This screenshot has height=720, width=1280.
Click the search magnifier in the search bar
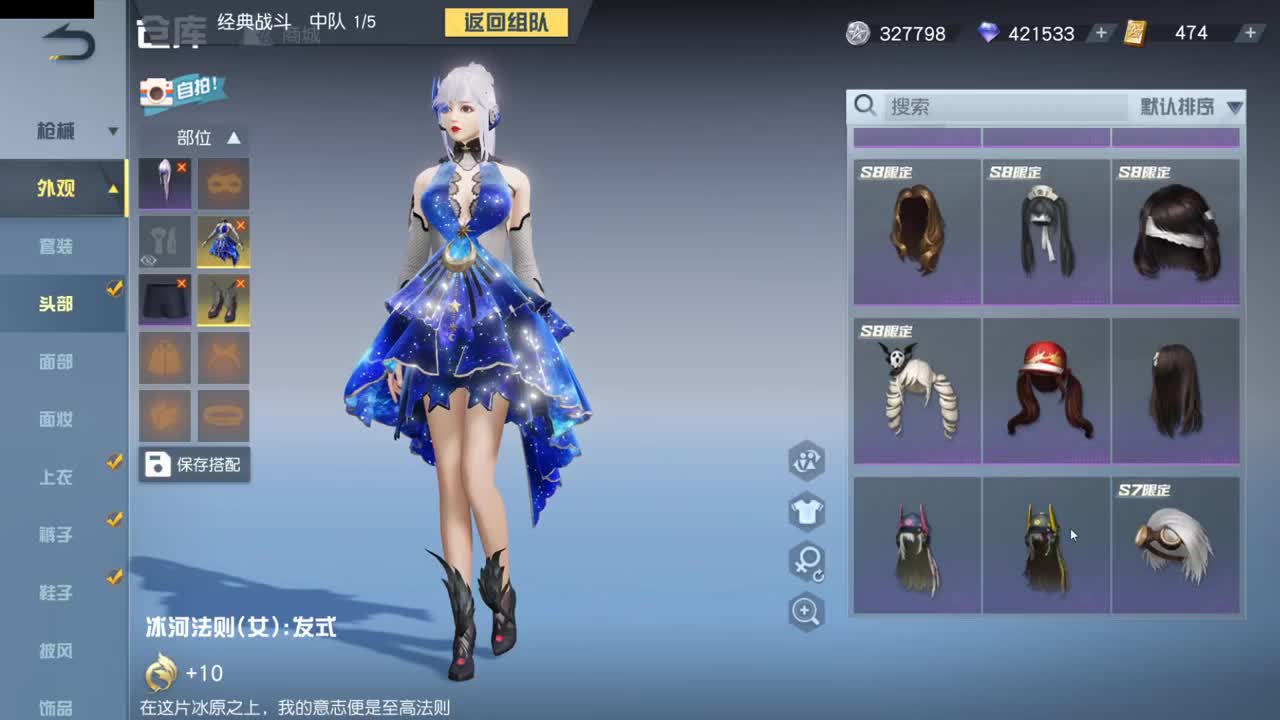pos(866,106)
